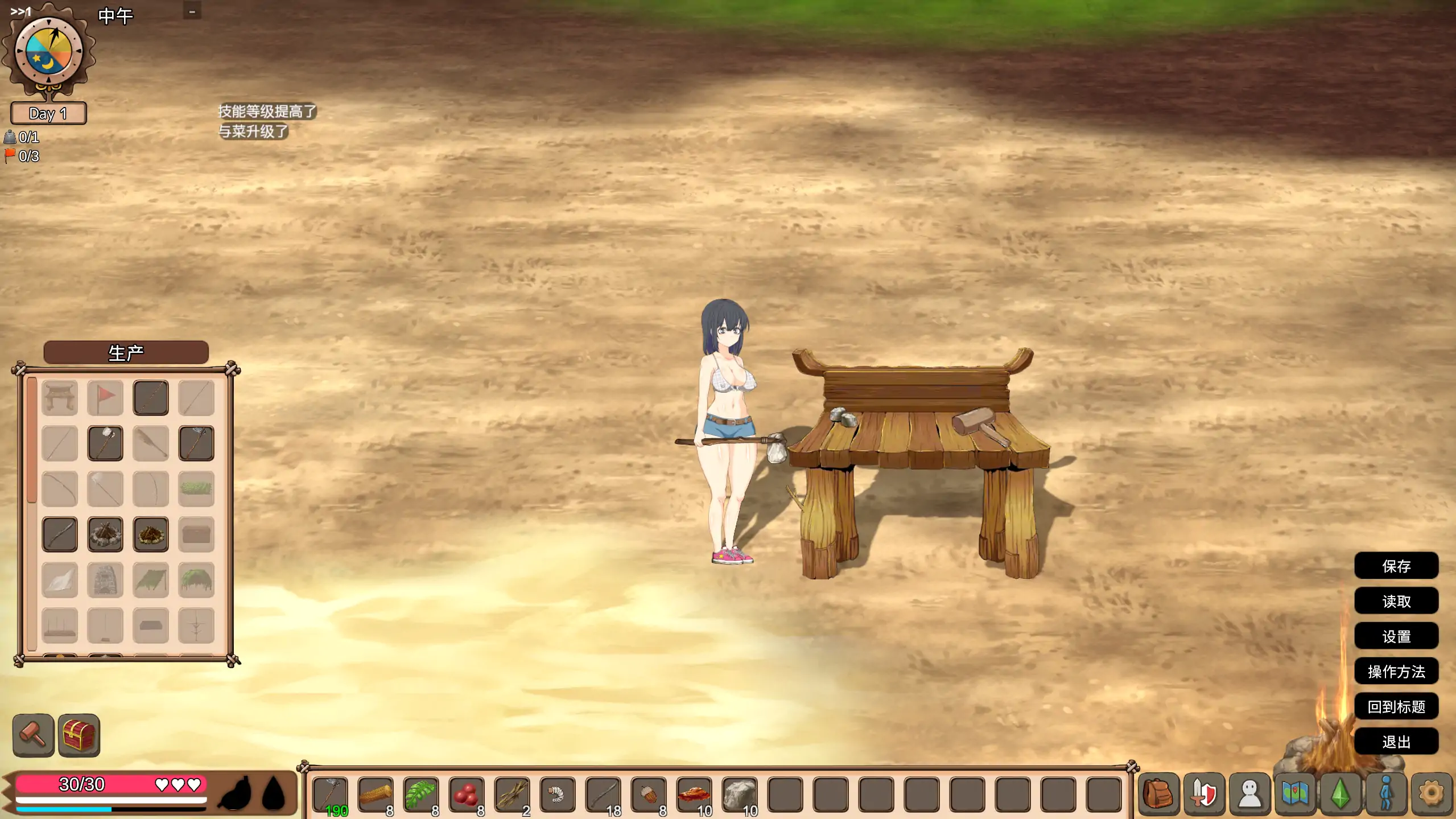Open the 操作方法 controls entry
Screen dimensions: 1456x819
(x=1397, y=672)
